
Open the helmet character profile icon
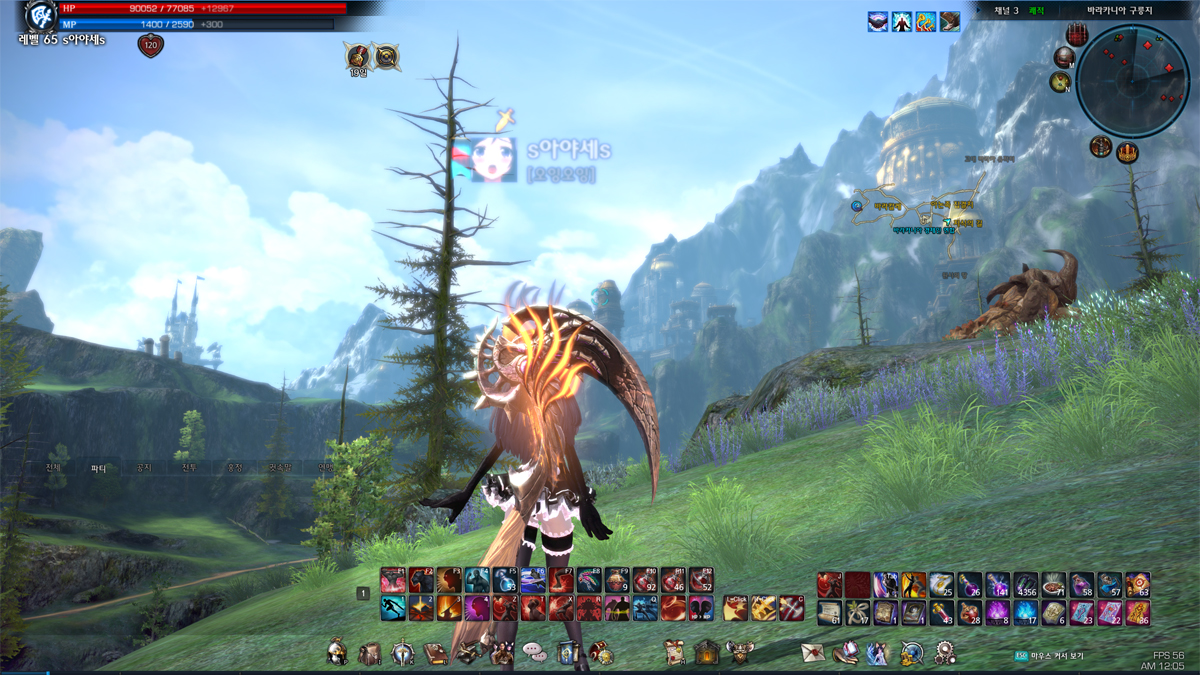tap(338, 653)
